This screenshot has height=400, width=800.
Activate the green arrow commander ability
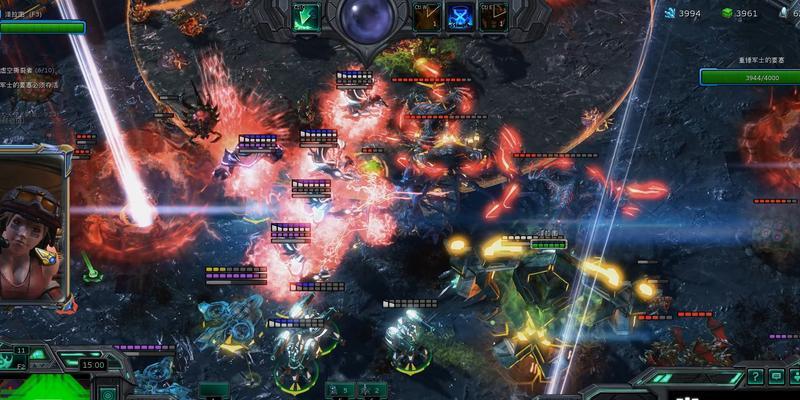coord(306,17)
